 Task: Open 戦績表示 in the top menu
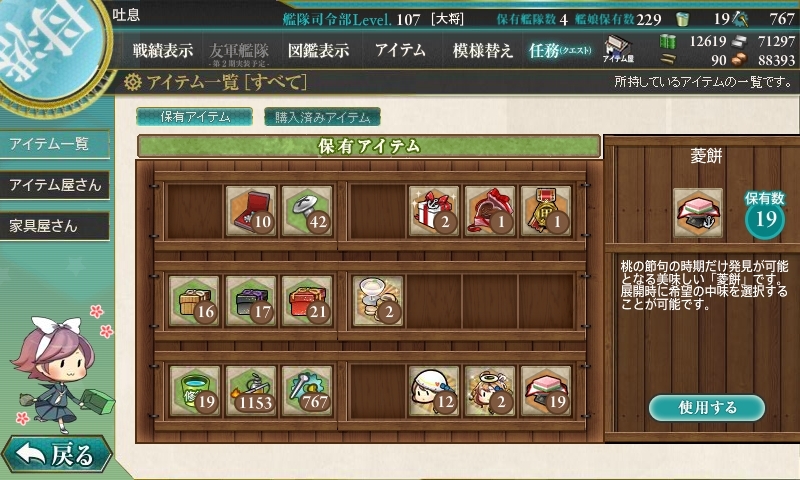tap(163, 50)
